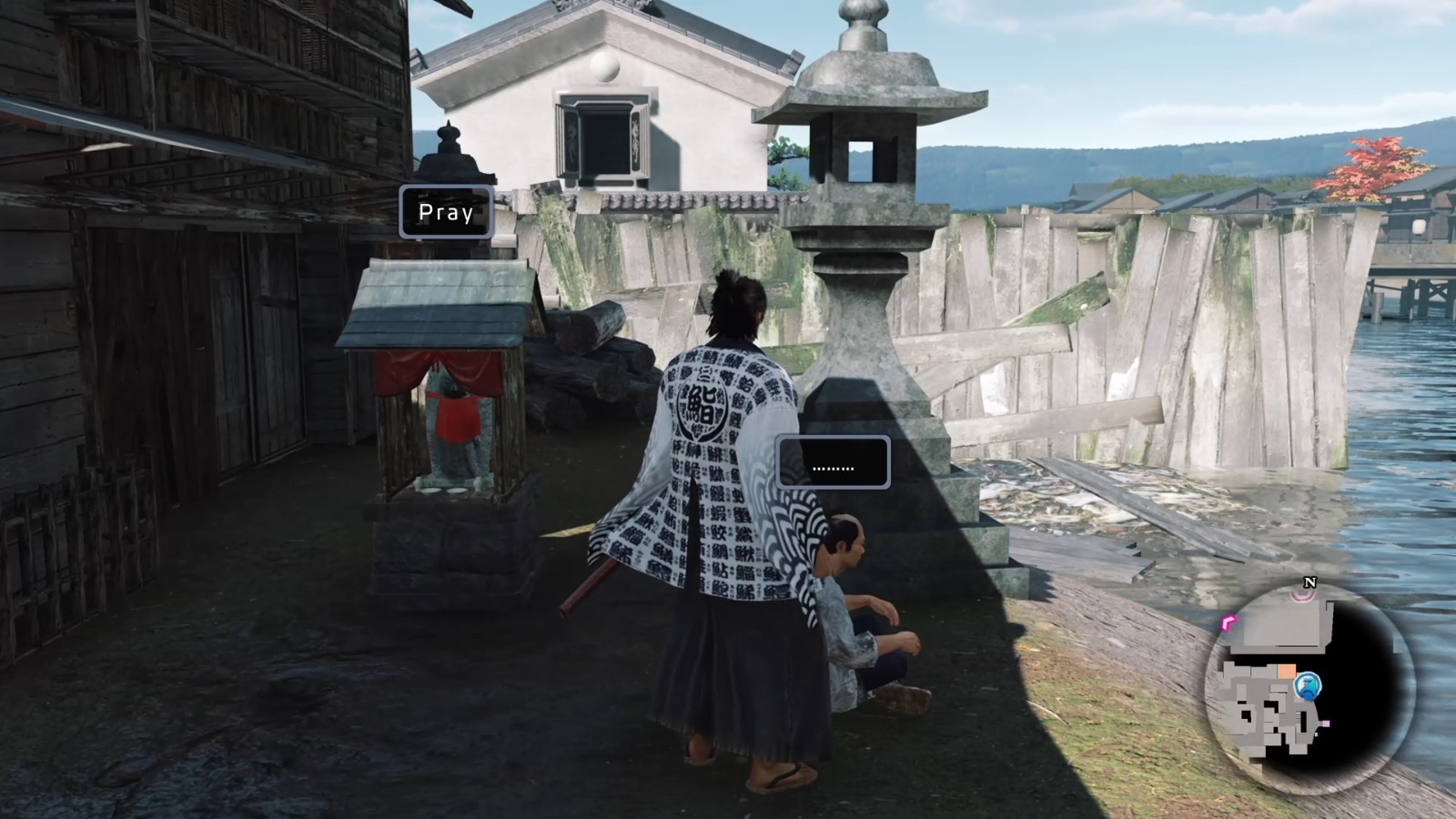Click the magenta gate marker at the minimap's top edge
Viewport: 1456px width, 819px height.
tap(1302, 596)
